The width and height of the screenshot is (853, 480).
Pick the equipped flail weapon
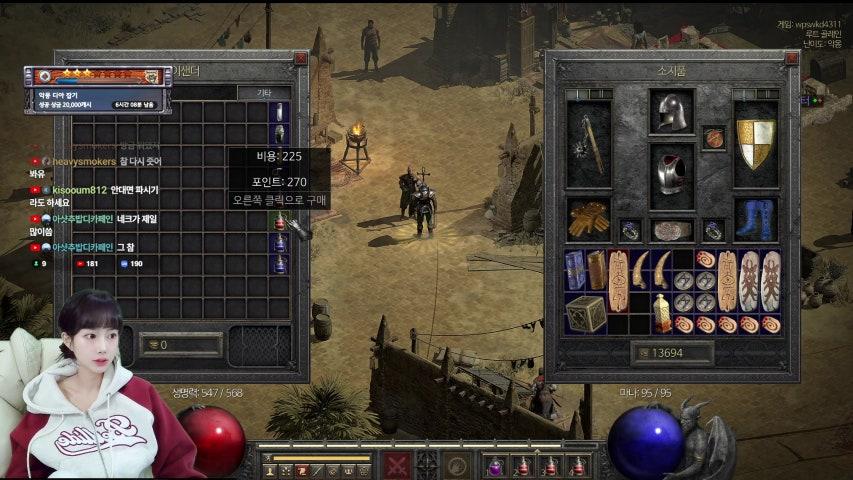tap(588, 143)
